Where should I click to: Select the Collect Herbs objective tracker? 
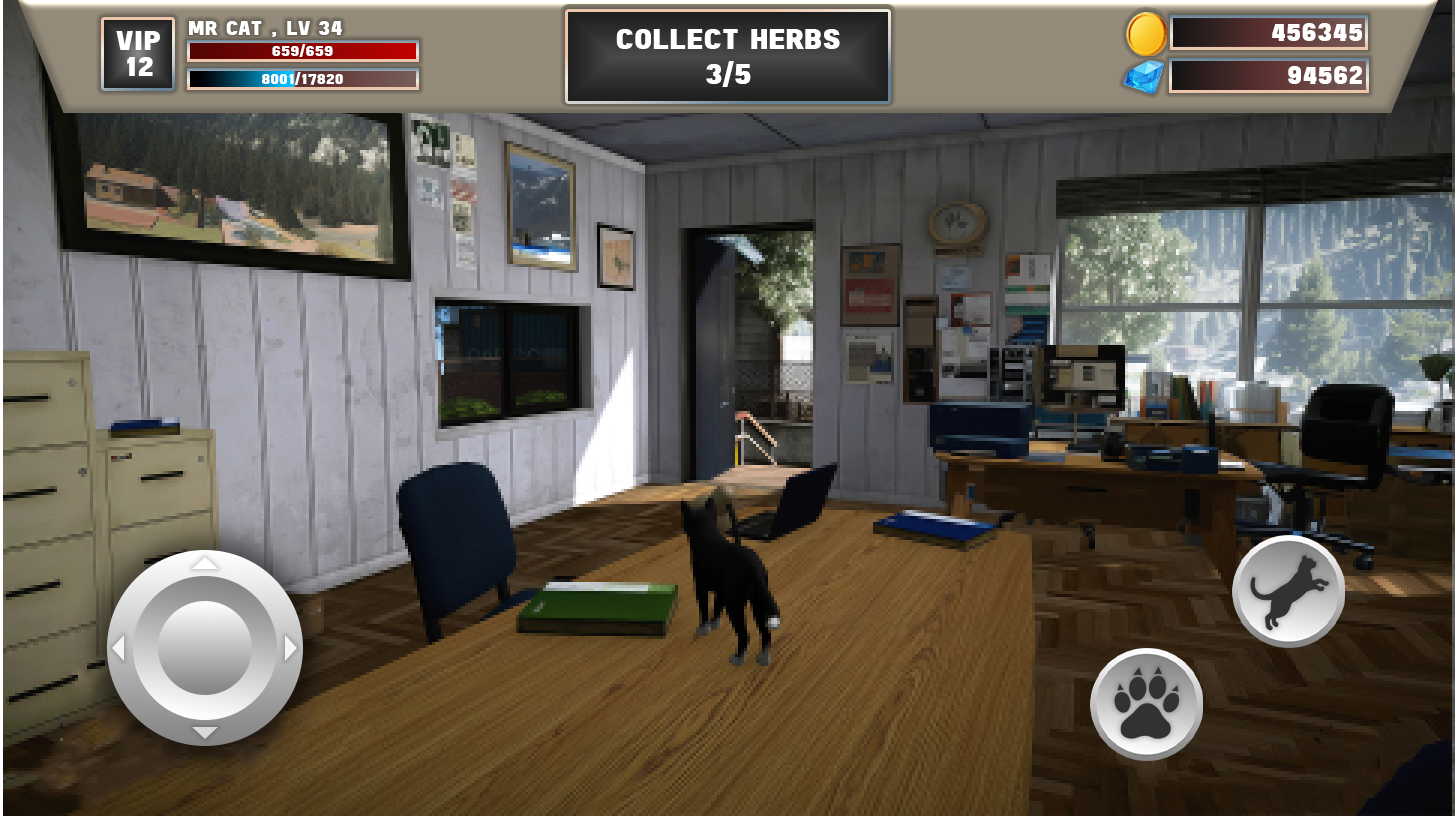[727, 56]
